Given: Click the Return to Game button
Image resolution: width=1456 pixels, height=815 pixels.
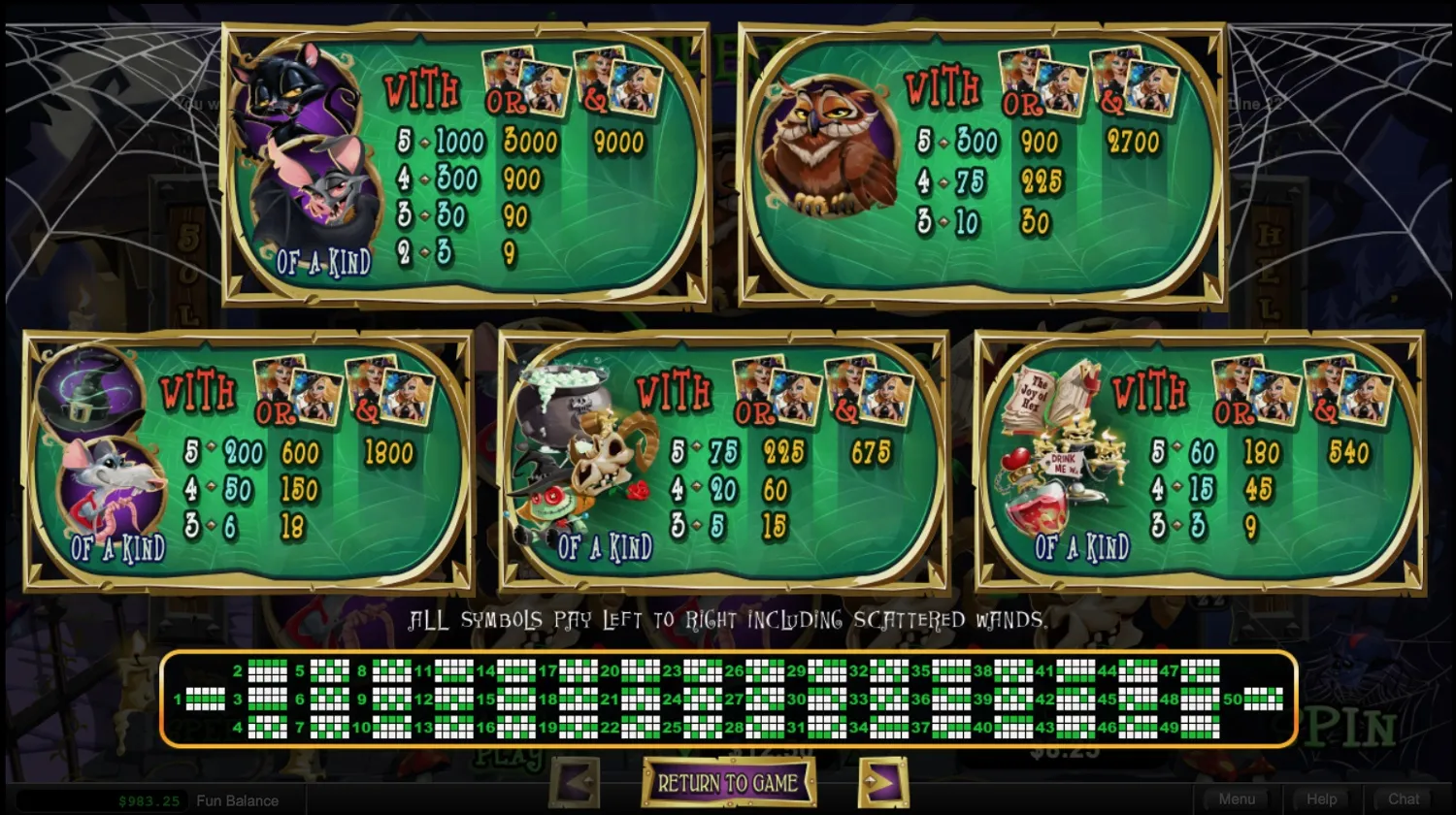Looking at the screenshot, I should (x=727, y=781).
